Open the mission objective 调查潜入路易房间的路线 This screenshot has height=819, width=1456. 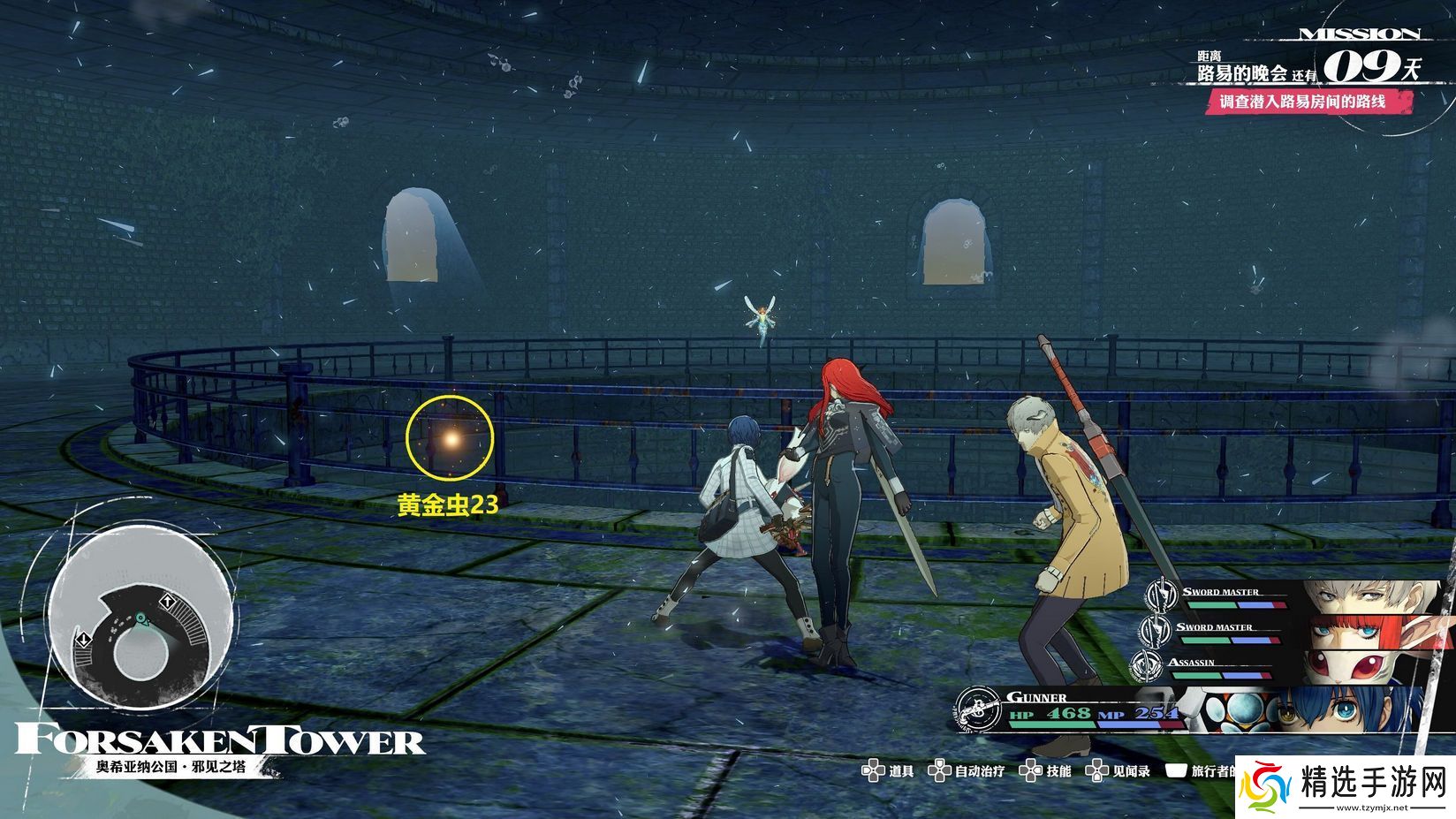pos(1302,102)
